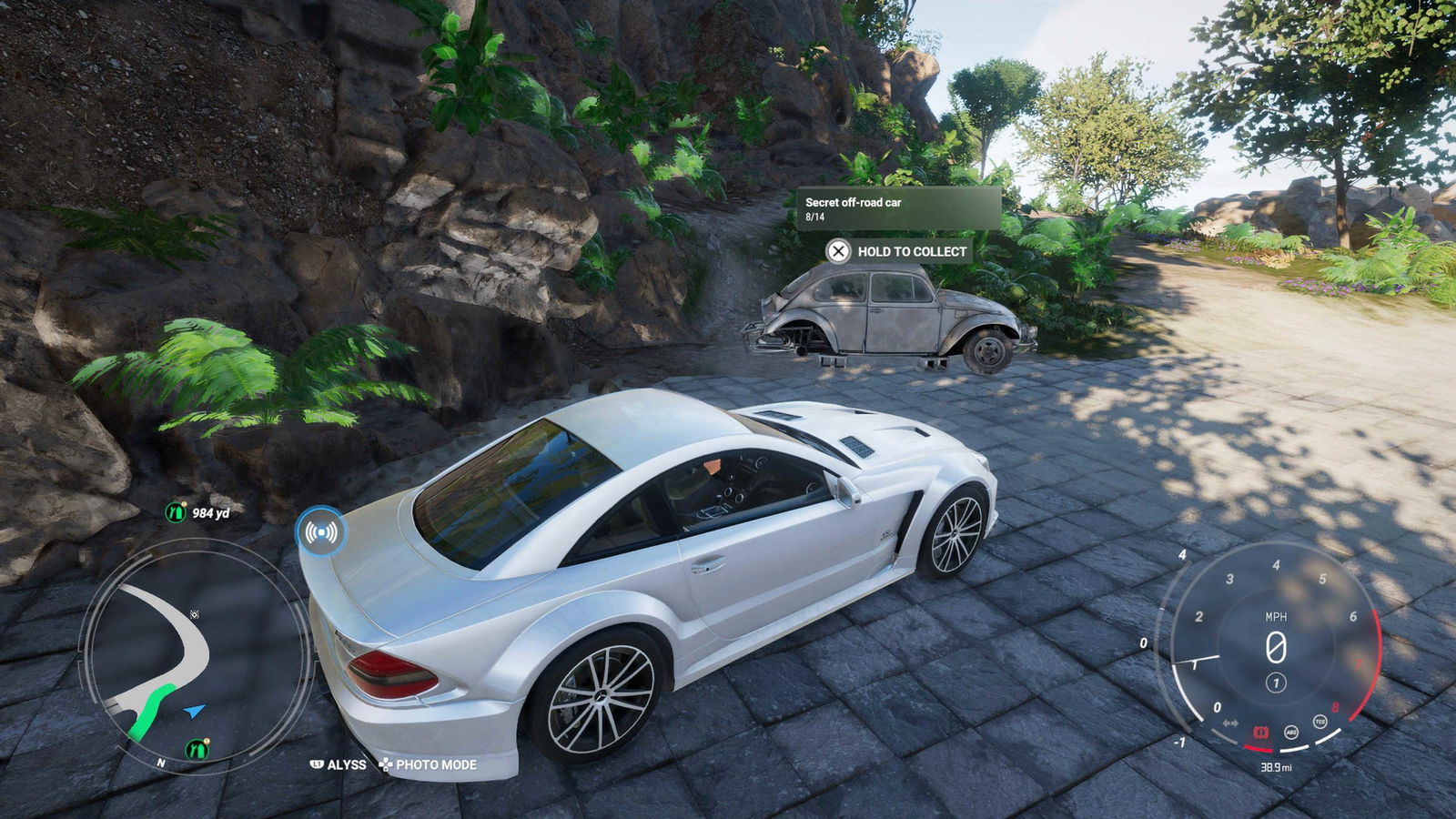Select the green workshop marker on the minimap edge
The width and height of the screenshot is (1456, 819).
point(197,749)
